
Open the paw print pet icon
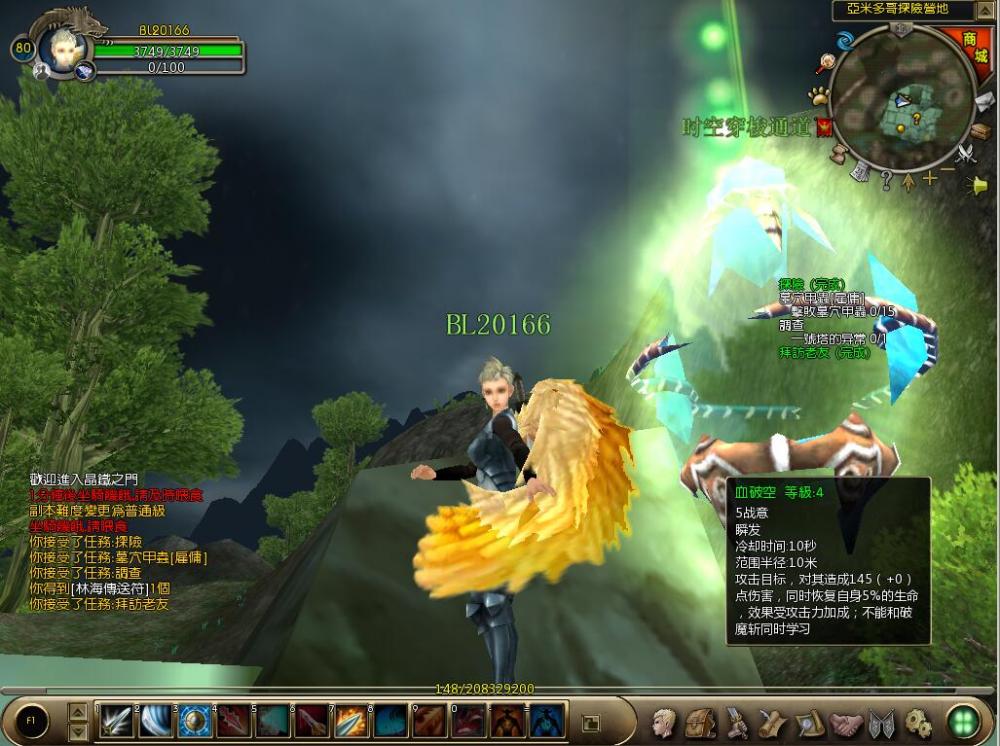(818, 97)
